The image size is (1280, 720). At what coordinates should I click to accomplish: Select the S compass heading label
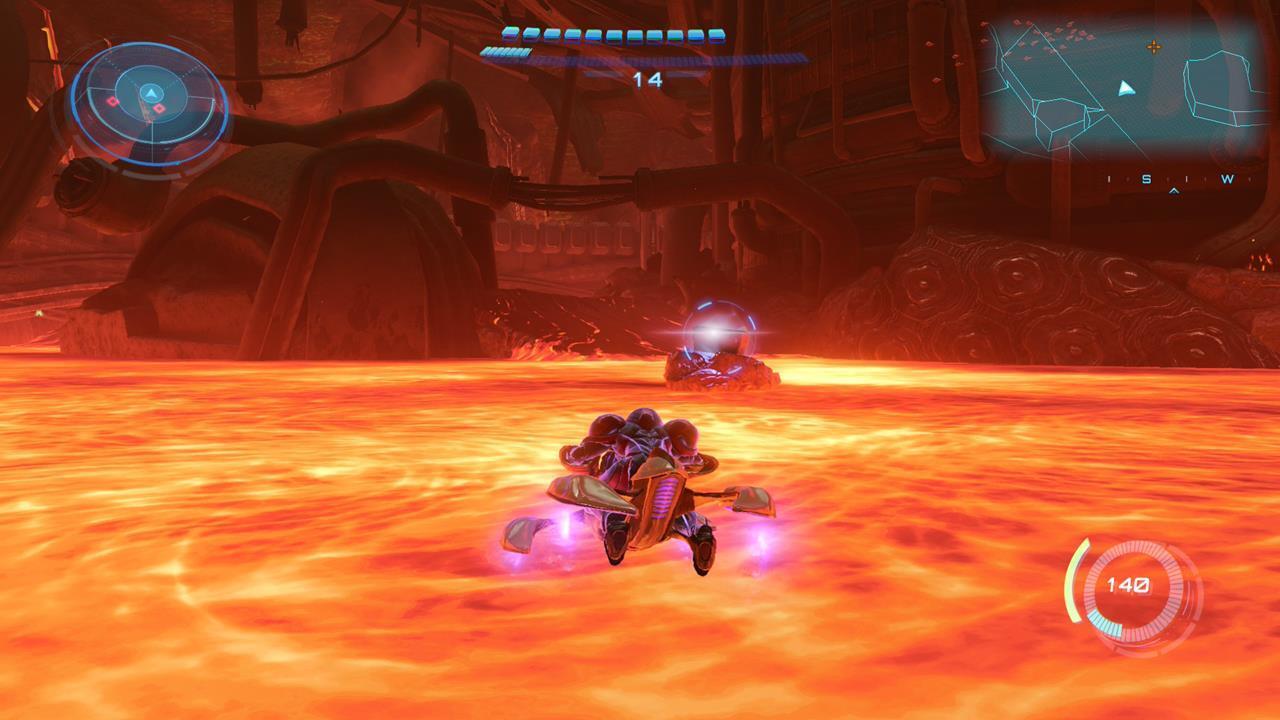click(x=1146, y=178)
